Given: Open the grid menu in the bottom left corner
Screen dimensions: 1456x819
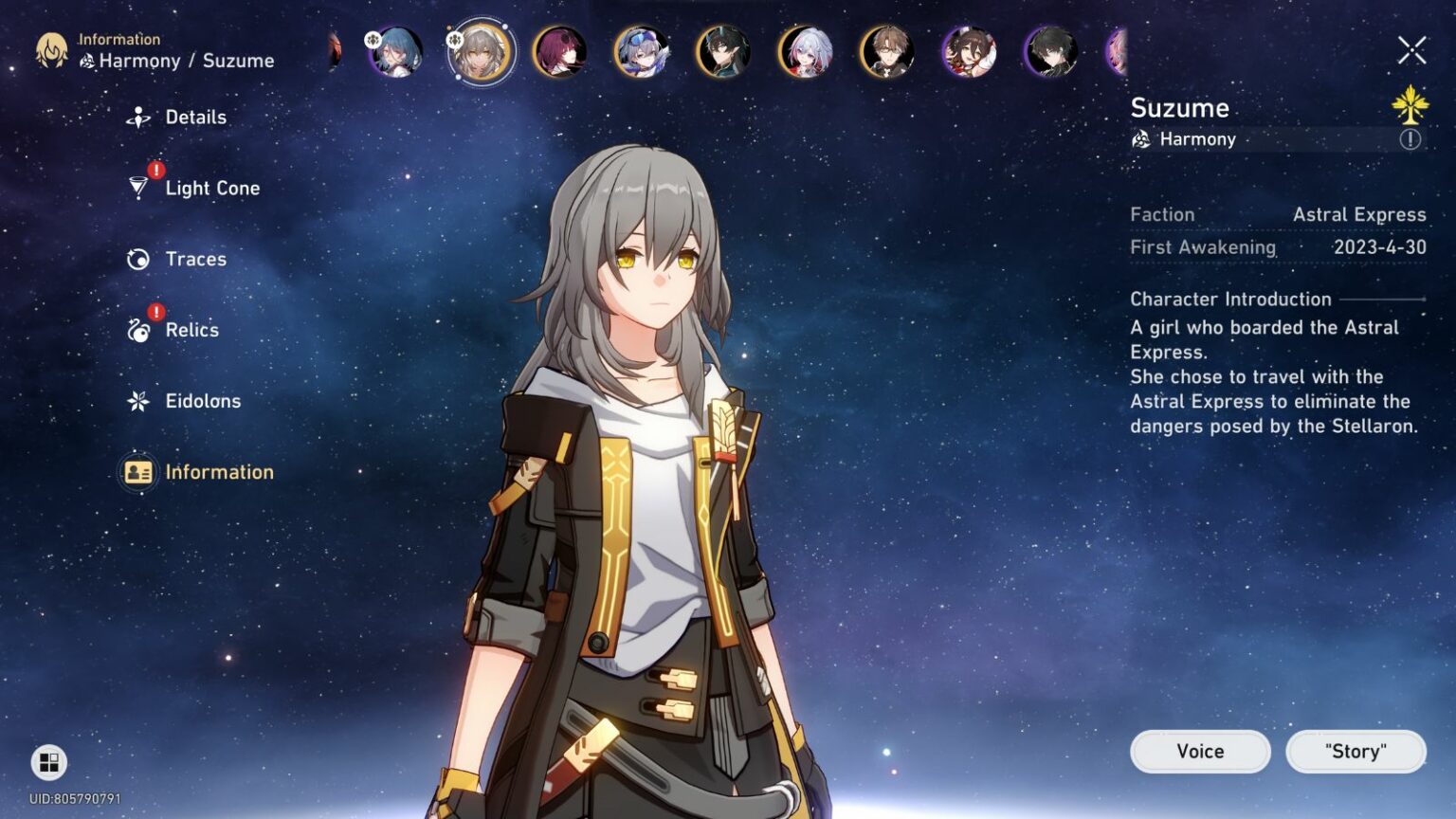Looking at the screenshot, I should 48,763.
